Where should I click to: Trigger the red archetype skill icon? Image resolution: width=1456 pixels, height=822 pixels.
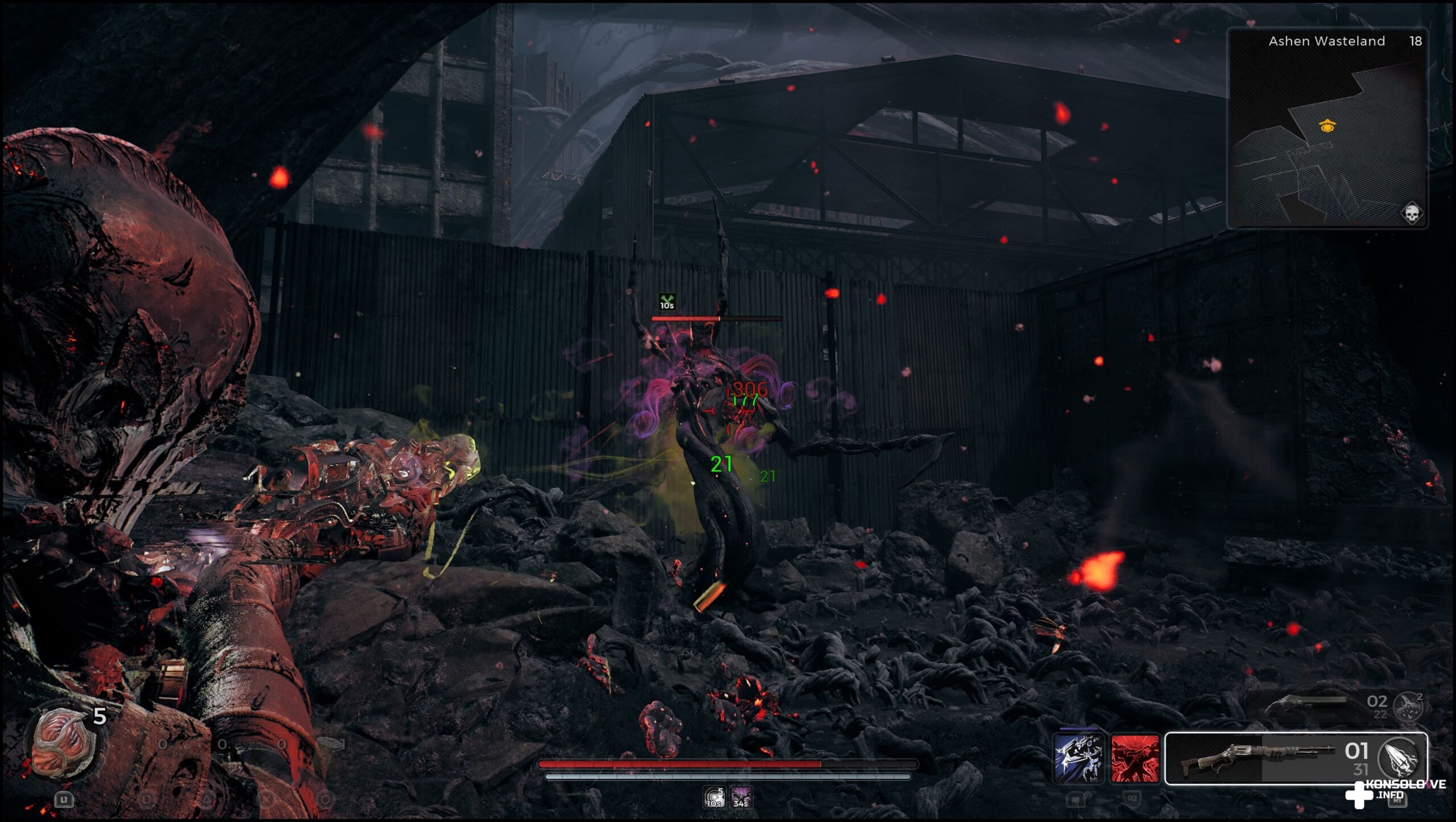pyautogui.click(x=1135, y=758)
